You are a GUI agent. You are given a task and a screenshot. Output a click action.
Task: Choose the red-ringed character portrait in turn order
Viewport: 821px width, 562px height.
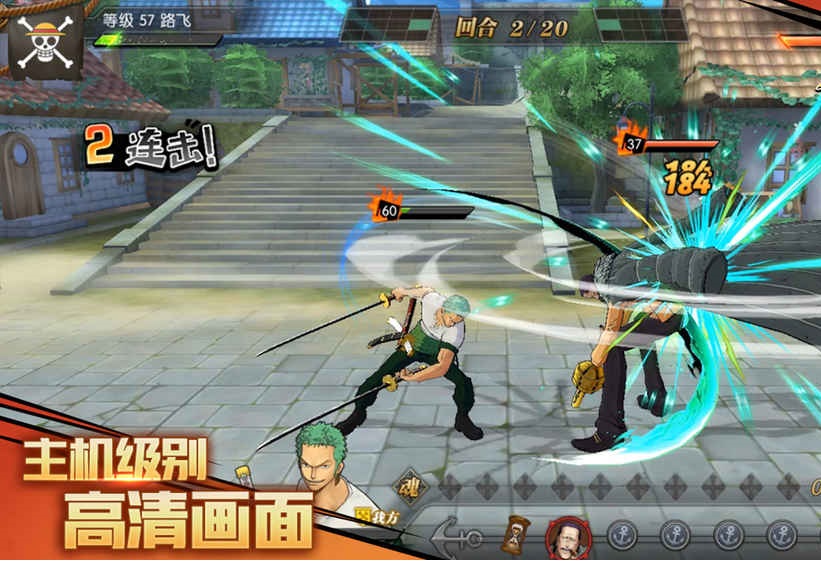(566, 536)
